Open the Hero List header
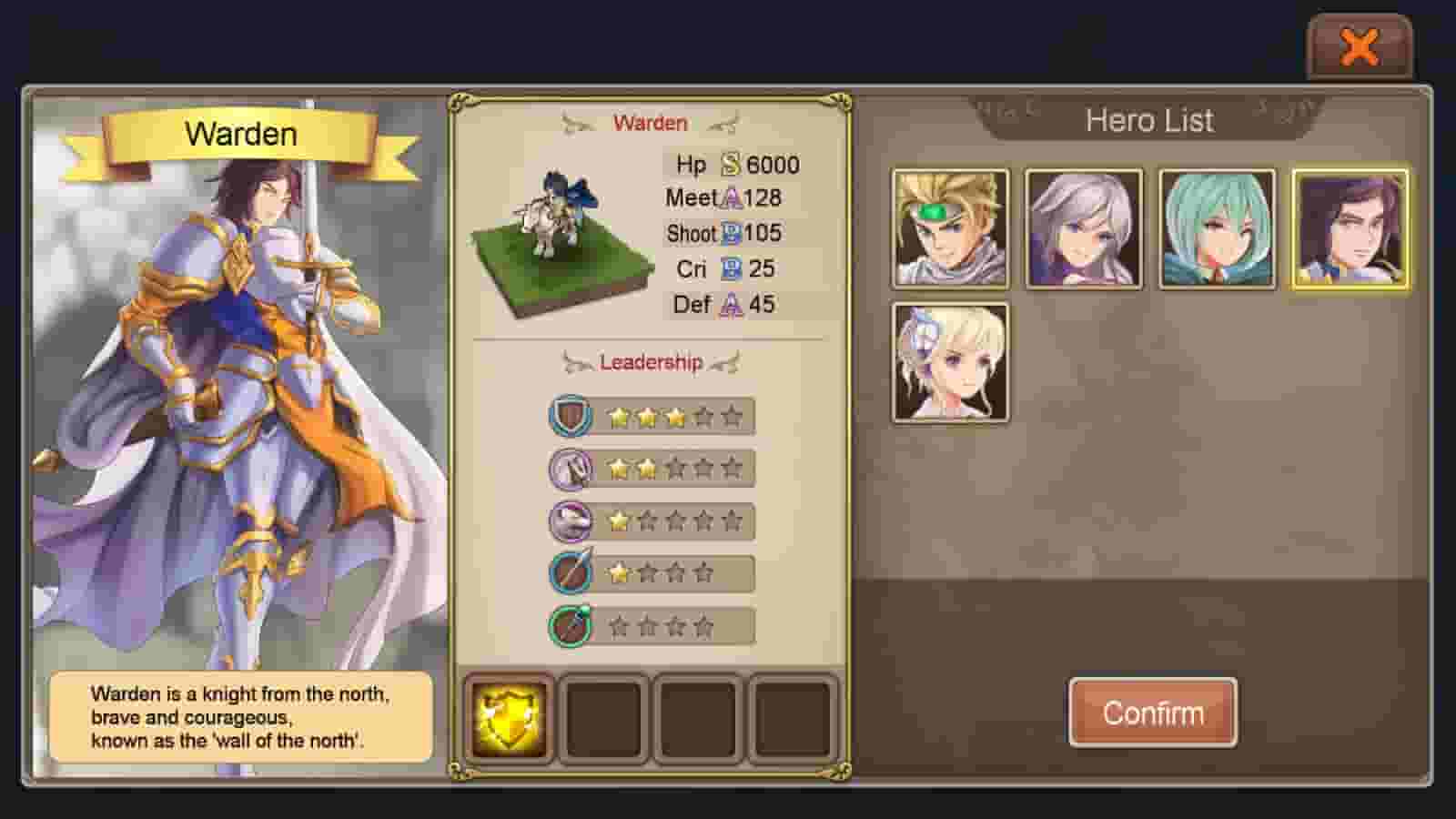1456x819 pixels. click(x=1150, y=119)
